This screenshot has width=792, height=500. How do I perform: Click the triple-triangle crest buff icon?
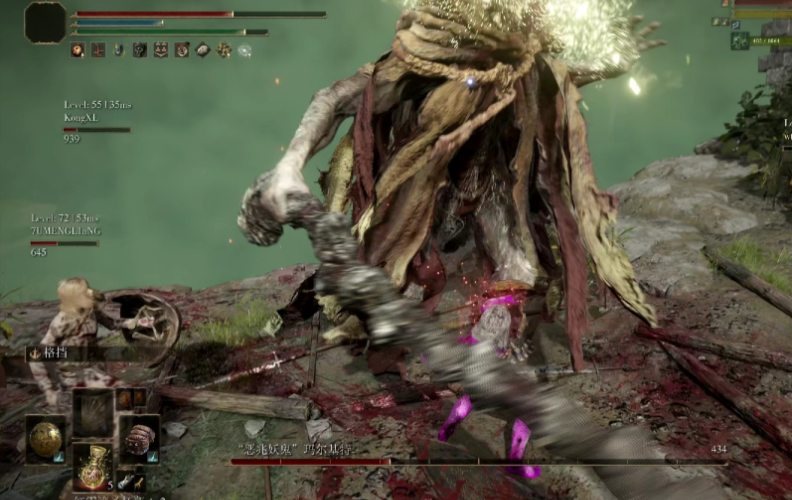coord(161,50)
